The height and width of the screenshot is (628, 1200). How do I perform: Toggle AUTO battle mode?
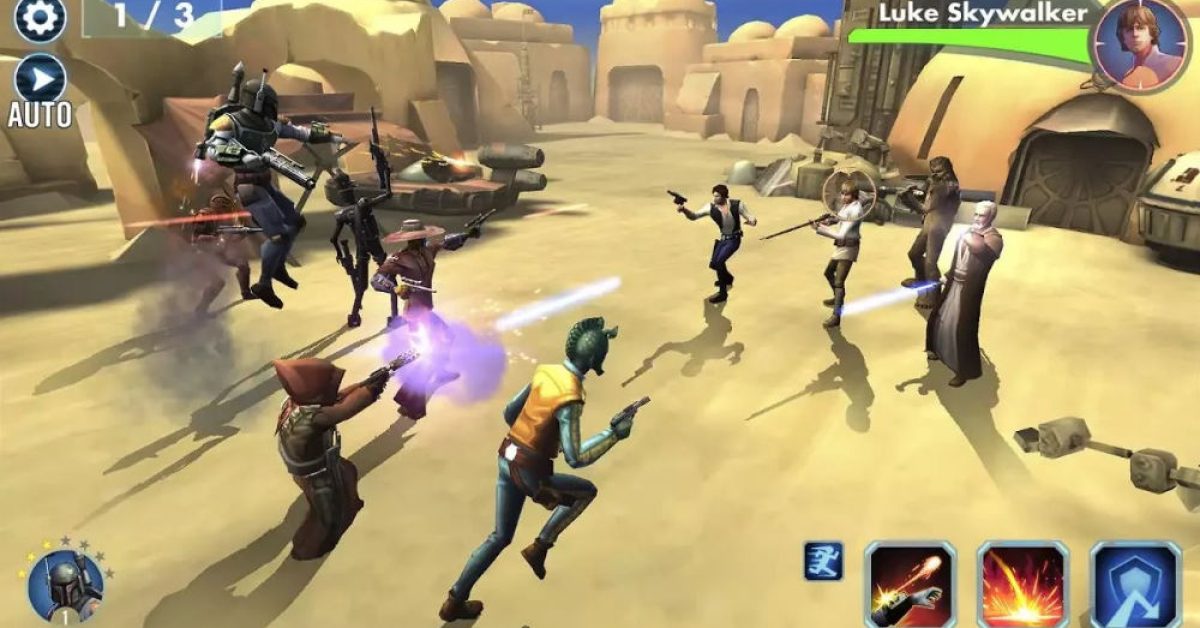point(40,82)
